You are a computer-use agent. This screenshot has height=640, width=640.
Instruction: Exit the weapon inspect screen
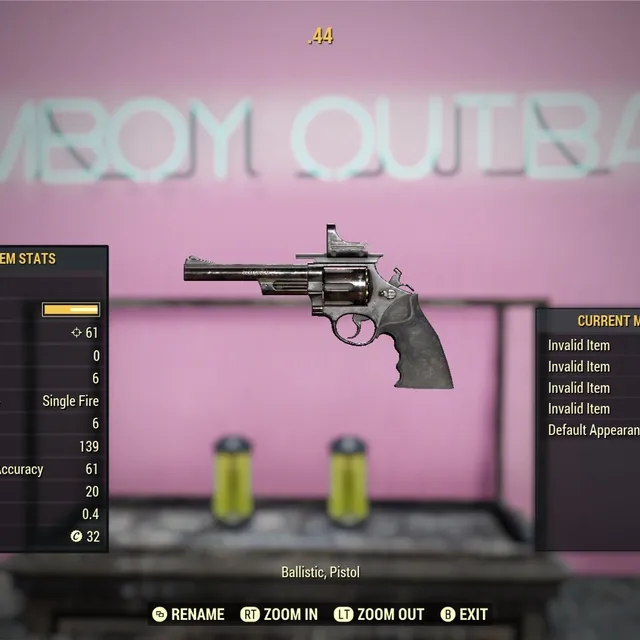(x=464, y=614)
